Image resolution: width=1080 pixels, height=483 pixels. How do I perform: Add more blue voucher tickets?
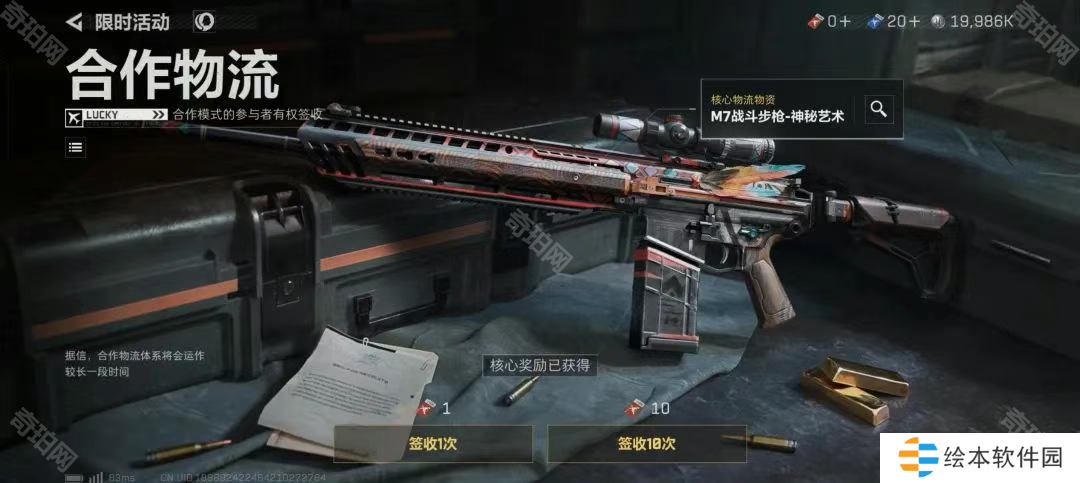[914, 21]
